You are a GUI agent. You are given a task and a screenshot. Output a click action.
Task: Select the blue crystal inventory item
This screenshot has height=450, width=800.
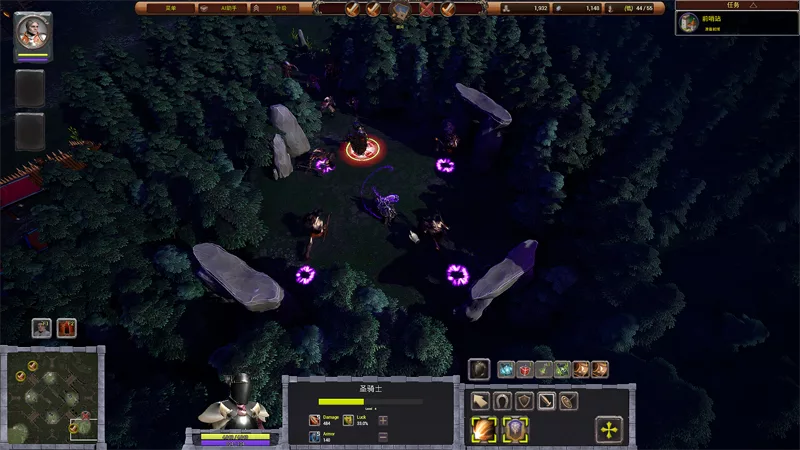coord(506,370)
